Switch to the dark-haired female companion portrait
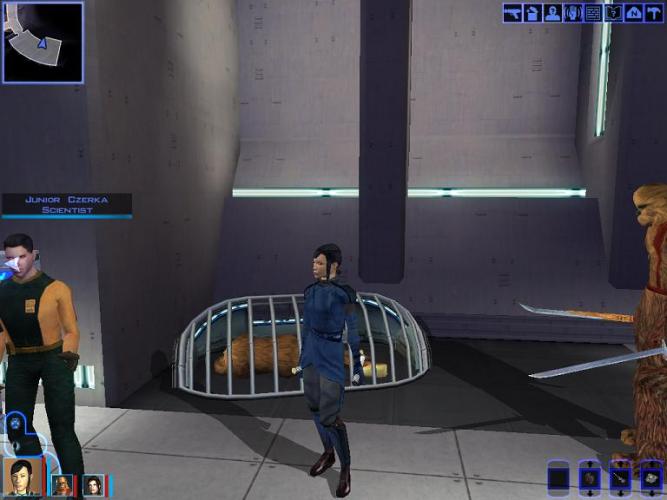The height and width of the screenshot is (500, 667). pyautogui.click(x=93, y=486)
